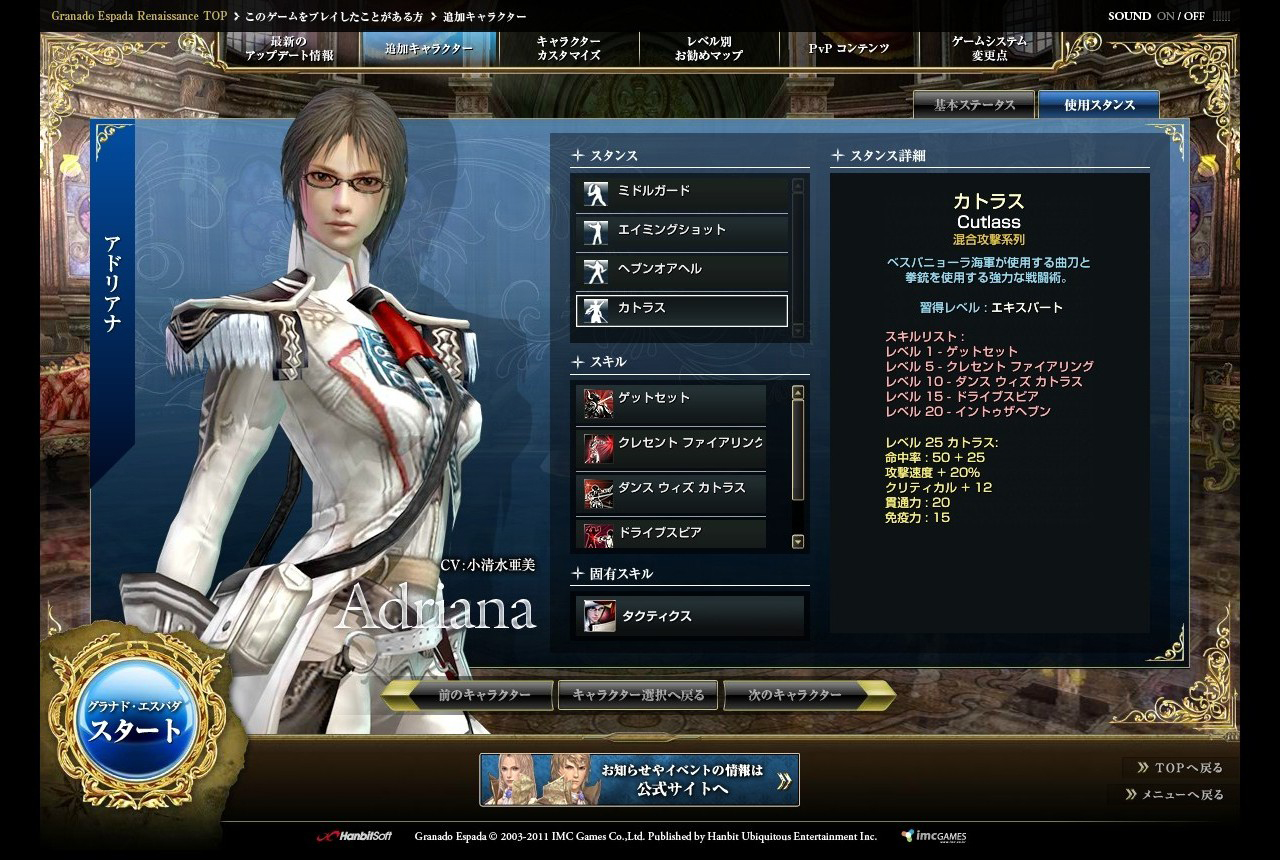Open キャラクターカスタマイズ section

[x=568, y=48]
